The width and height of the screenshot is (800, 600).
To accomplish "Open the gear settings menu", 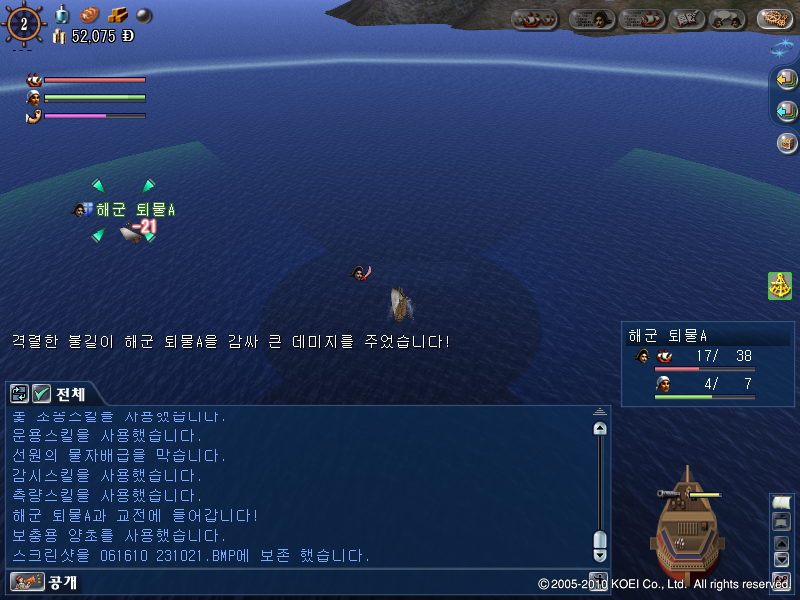I will [774, 19].
